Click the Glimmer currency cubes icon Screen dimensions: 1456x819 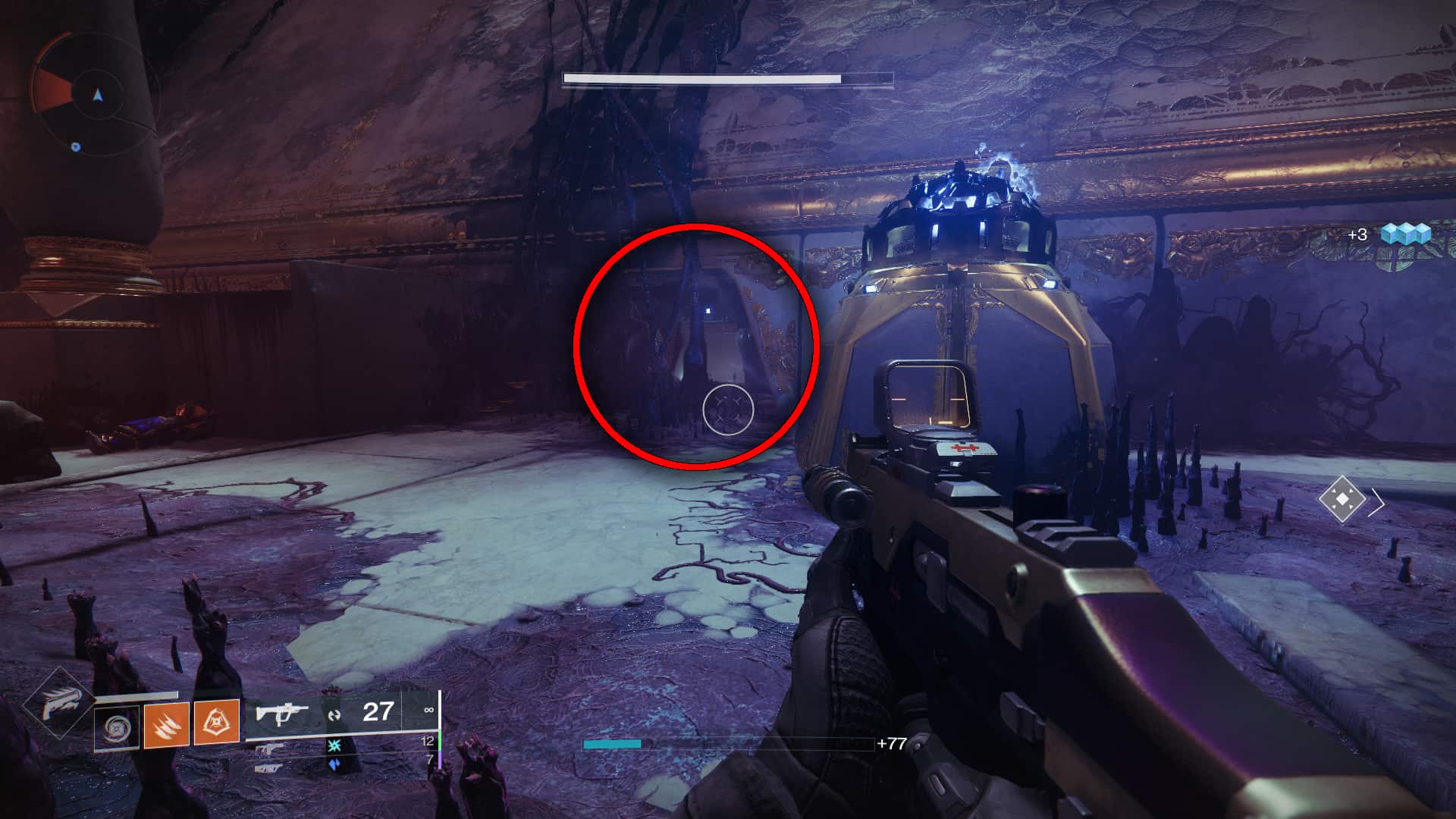coord(1406,234)
